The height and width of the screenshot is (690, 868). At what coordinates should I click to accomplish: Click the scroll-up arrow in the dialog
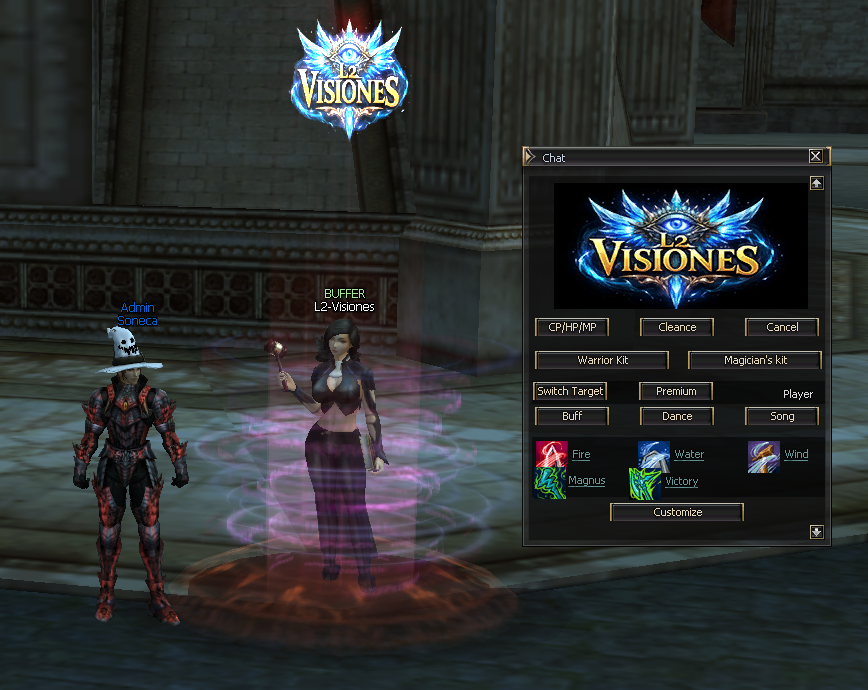817,183
